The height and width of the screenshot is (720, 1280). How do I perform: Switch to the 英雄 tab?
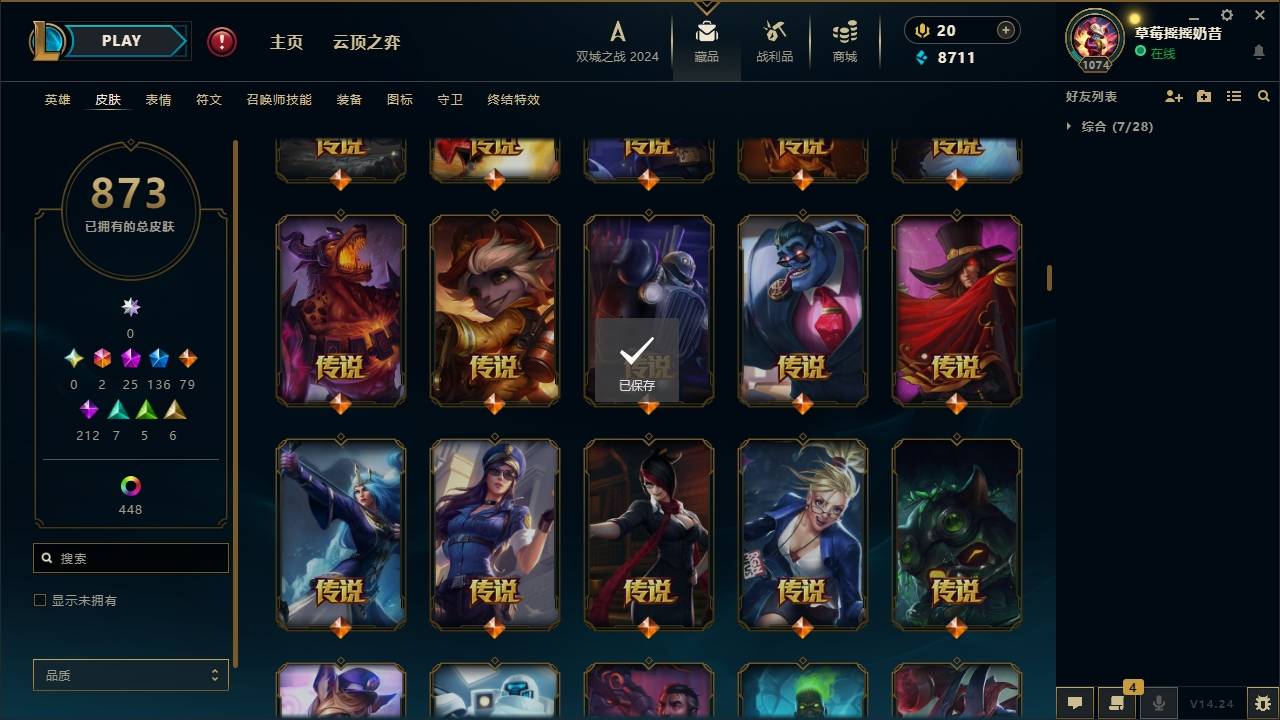(57, 100)
